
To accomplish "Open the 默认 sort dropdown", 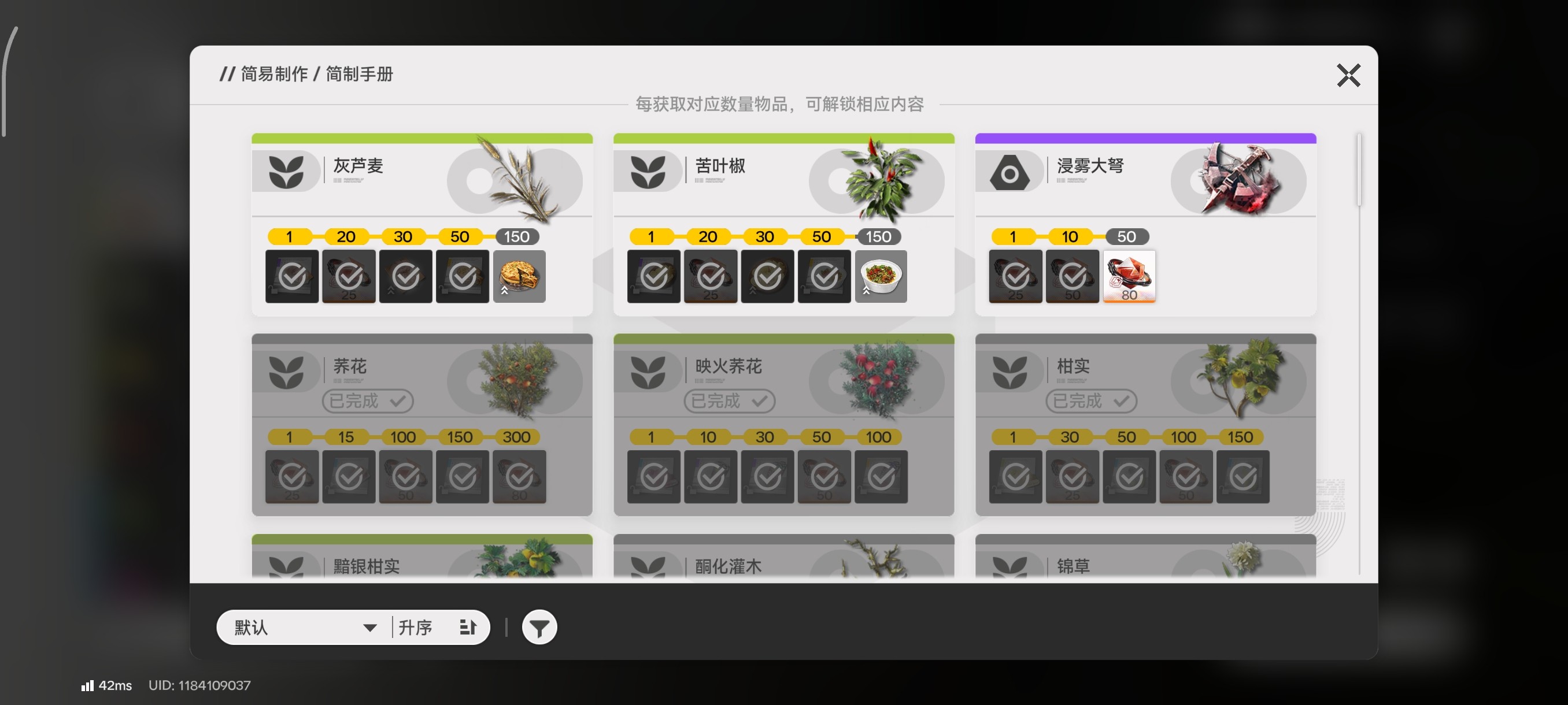I will click(x=304, y=627).
